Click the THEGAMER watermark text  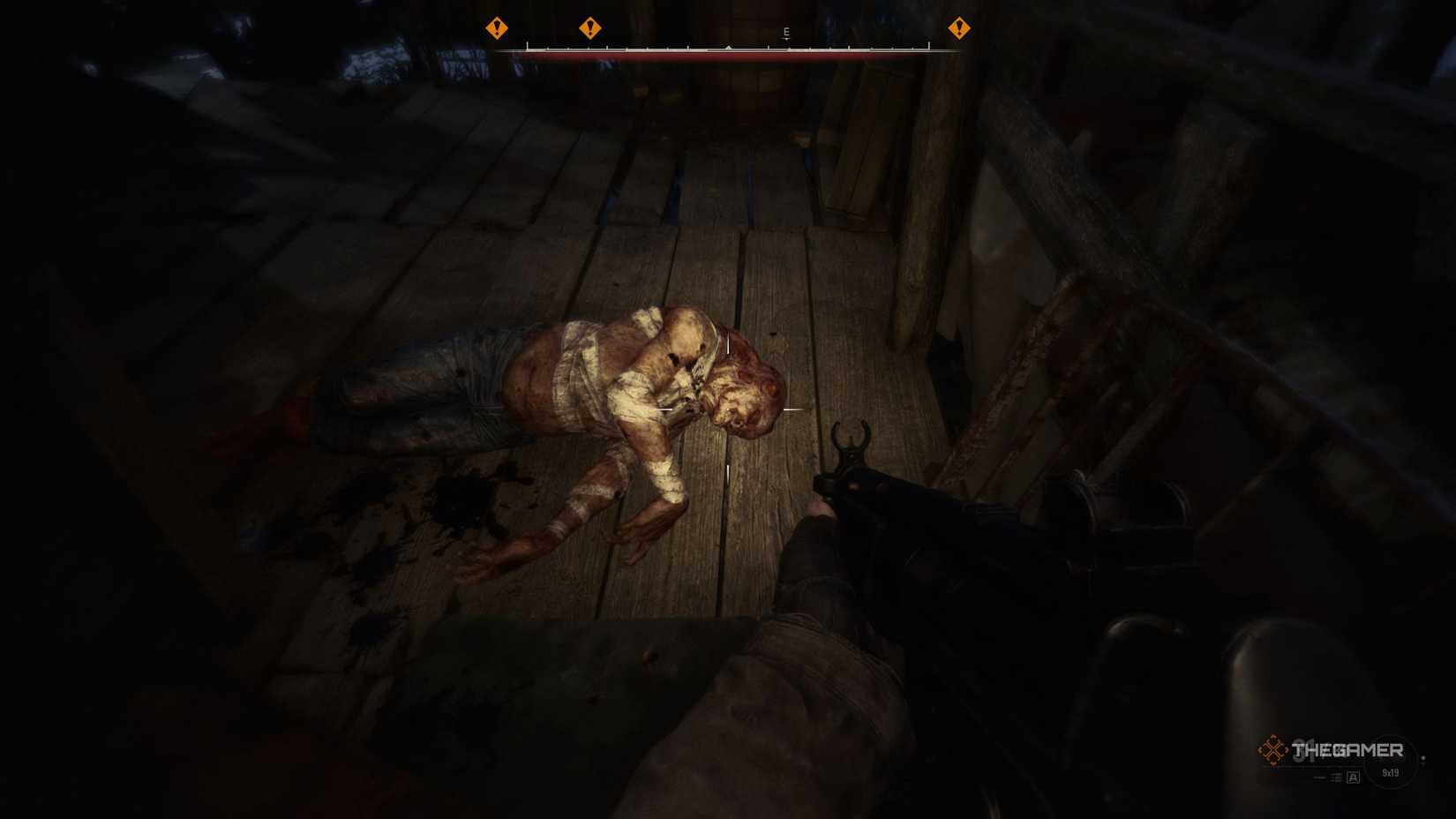point(1348,749)
